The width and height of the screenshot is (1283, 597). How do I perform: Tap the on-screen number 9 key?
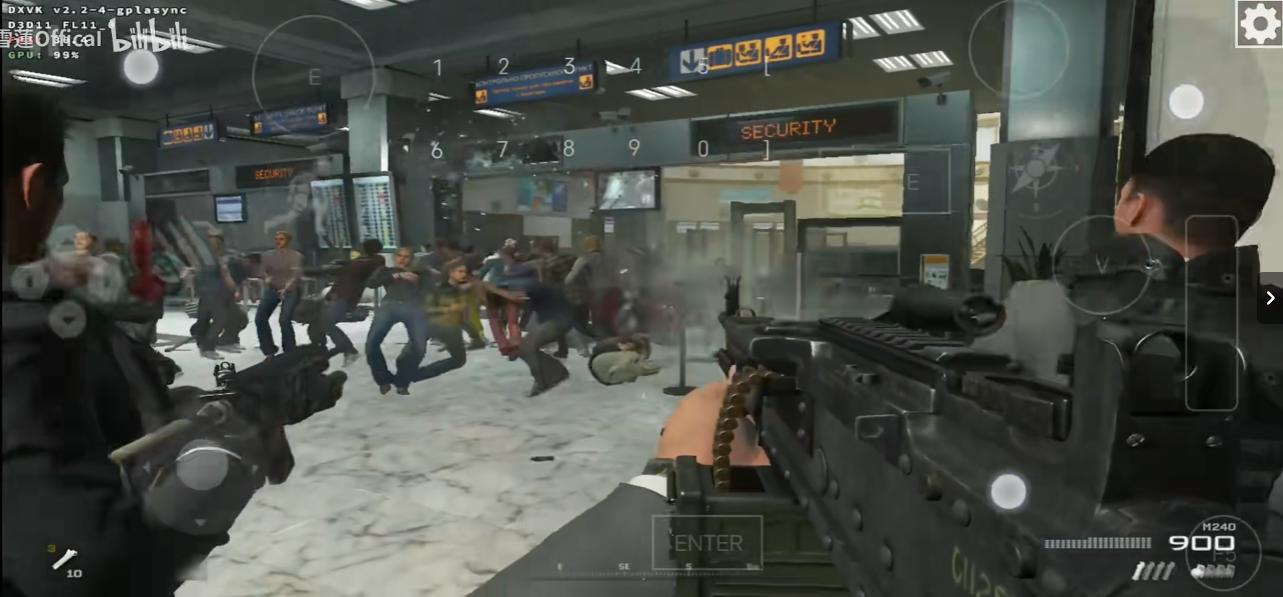point(634,148)
